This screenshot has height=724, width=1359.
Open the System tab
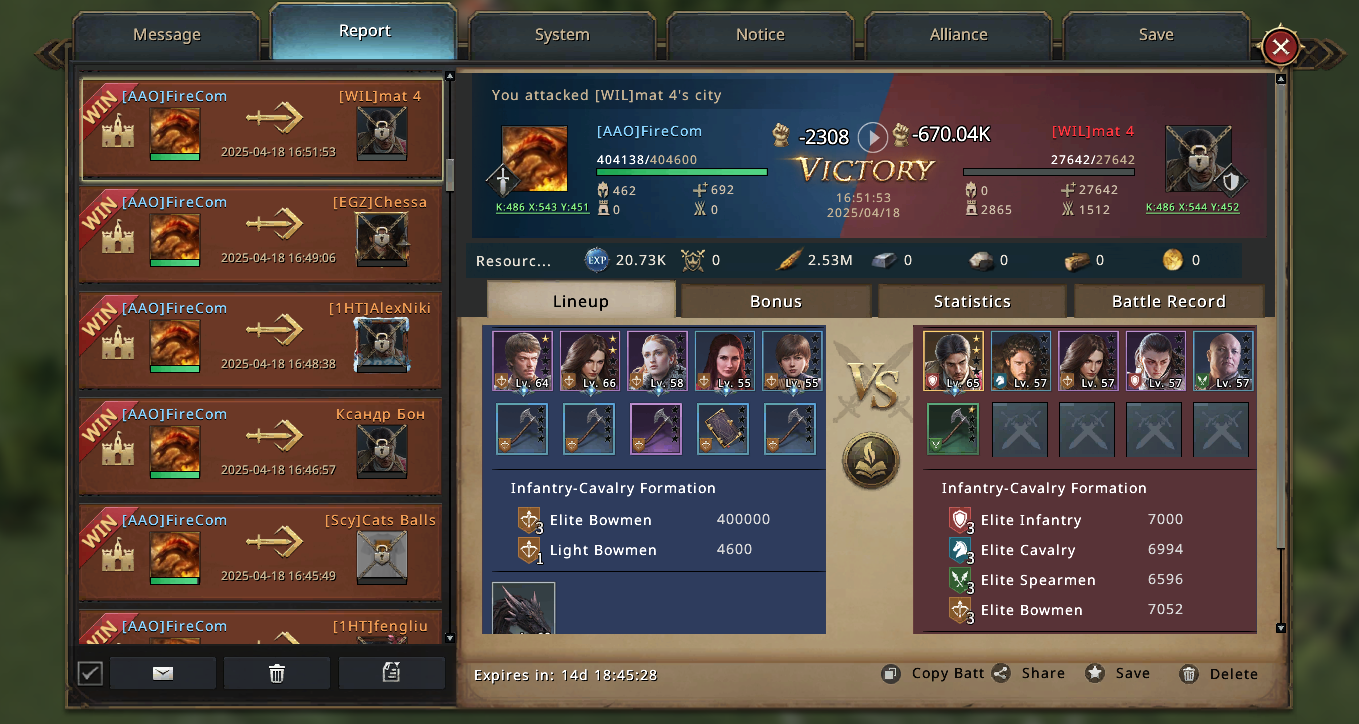pos(562,35)
